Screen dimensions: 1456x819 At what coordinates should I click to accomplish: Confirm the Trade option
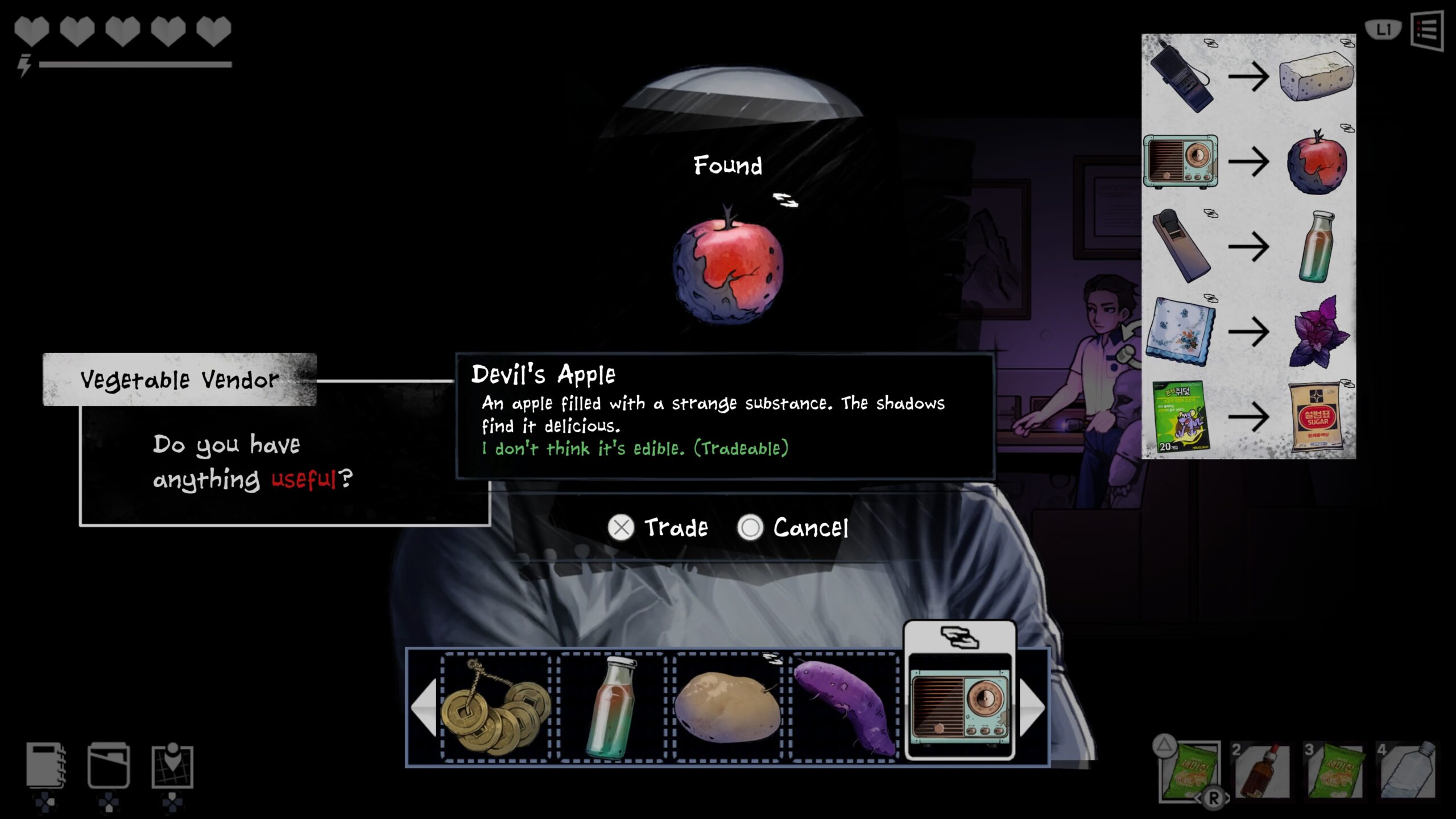[x=659, y=527]
